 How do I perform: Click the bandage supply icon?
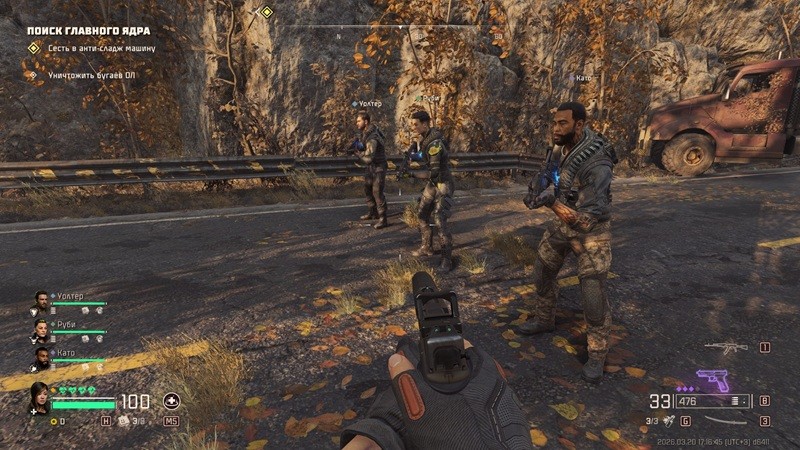(125, 421)
